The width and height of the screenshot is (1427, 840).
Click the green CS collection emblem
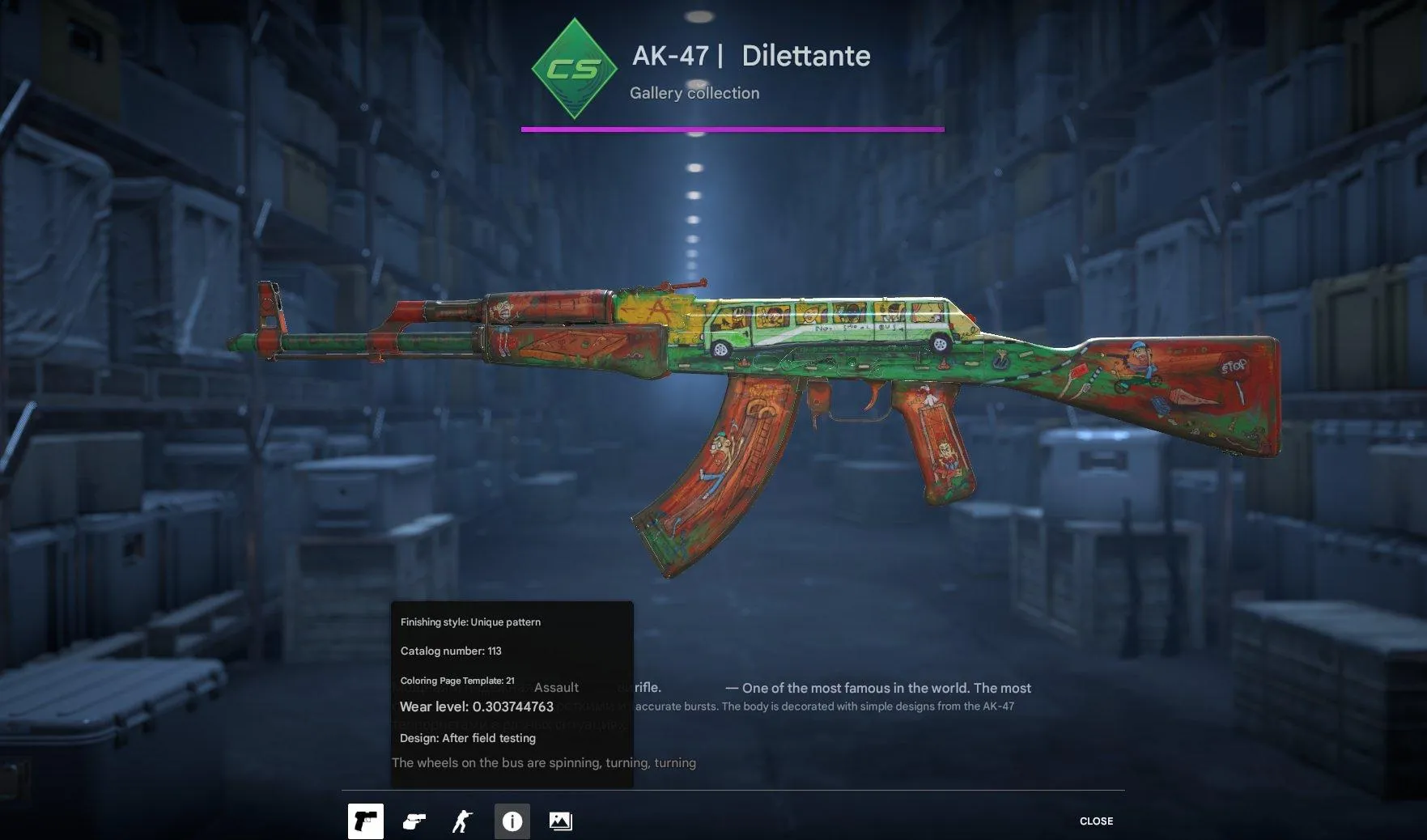coord(574,68)
